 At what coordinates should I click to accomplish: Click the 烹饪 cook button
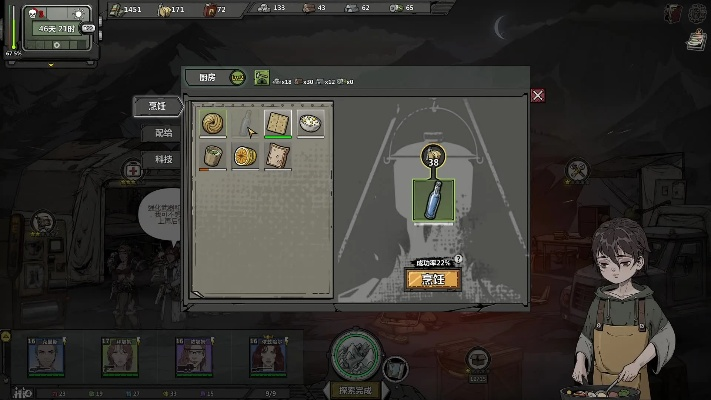pos(433,280)
